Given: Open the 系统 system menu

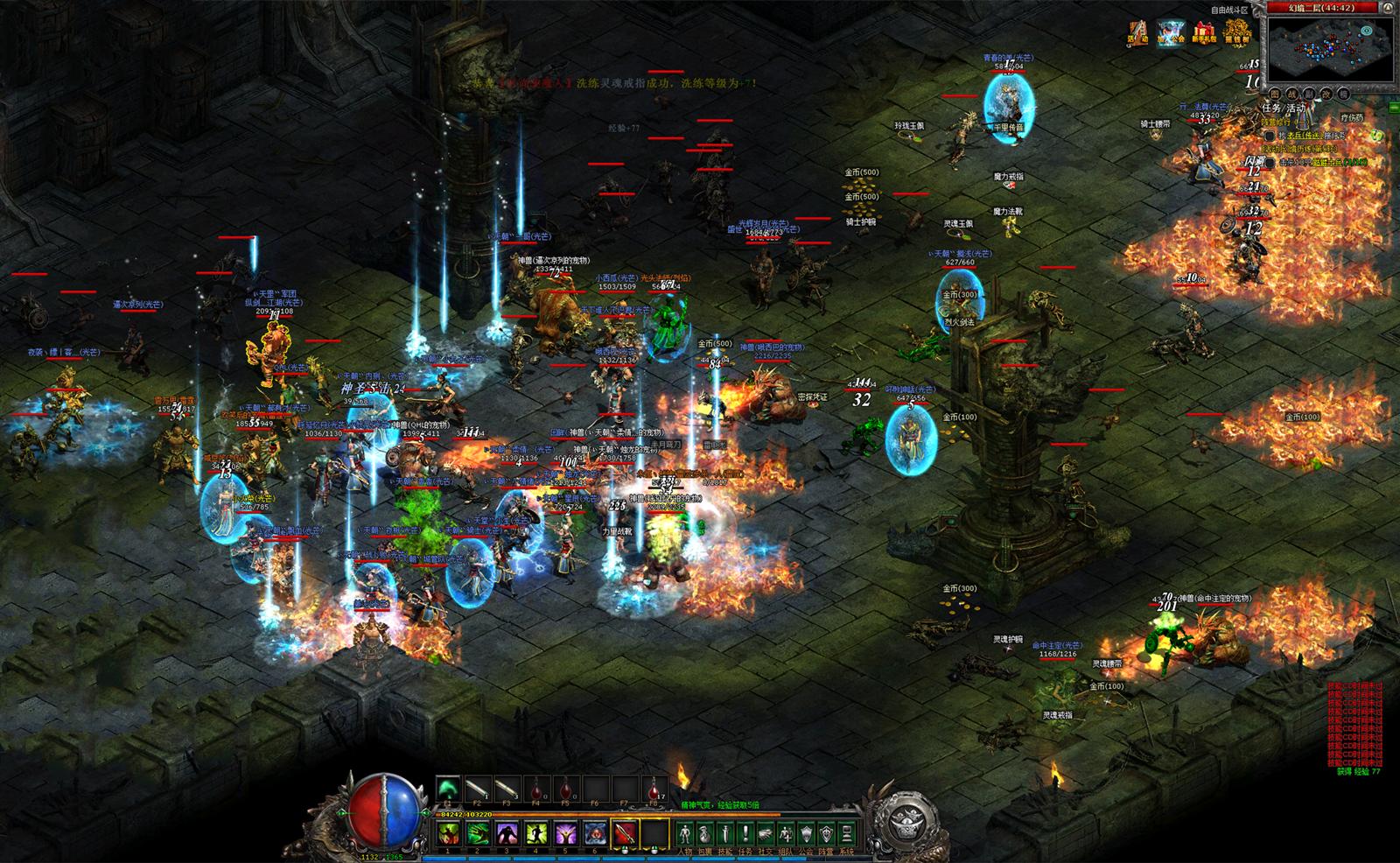Looking at the screenshot, I should [846, 834].
